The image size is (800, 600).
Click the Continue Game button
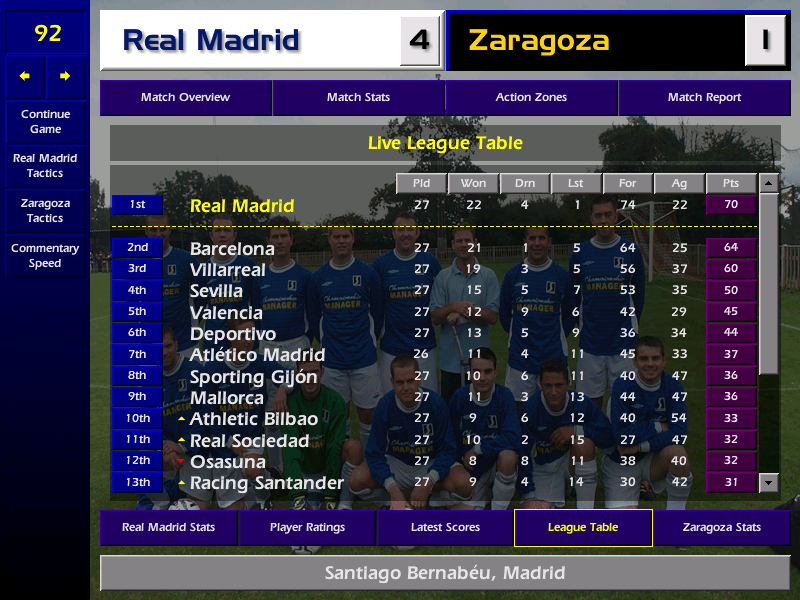45,121
